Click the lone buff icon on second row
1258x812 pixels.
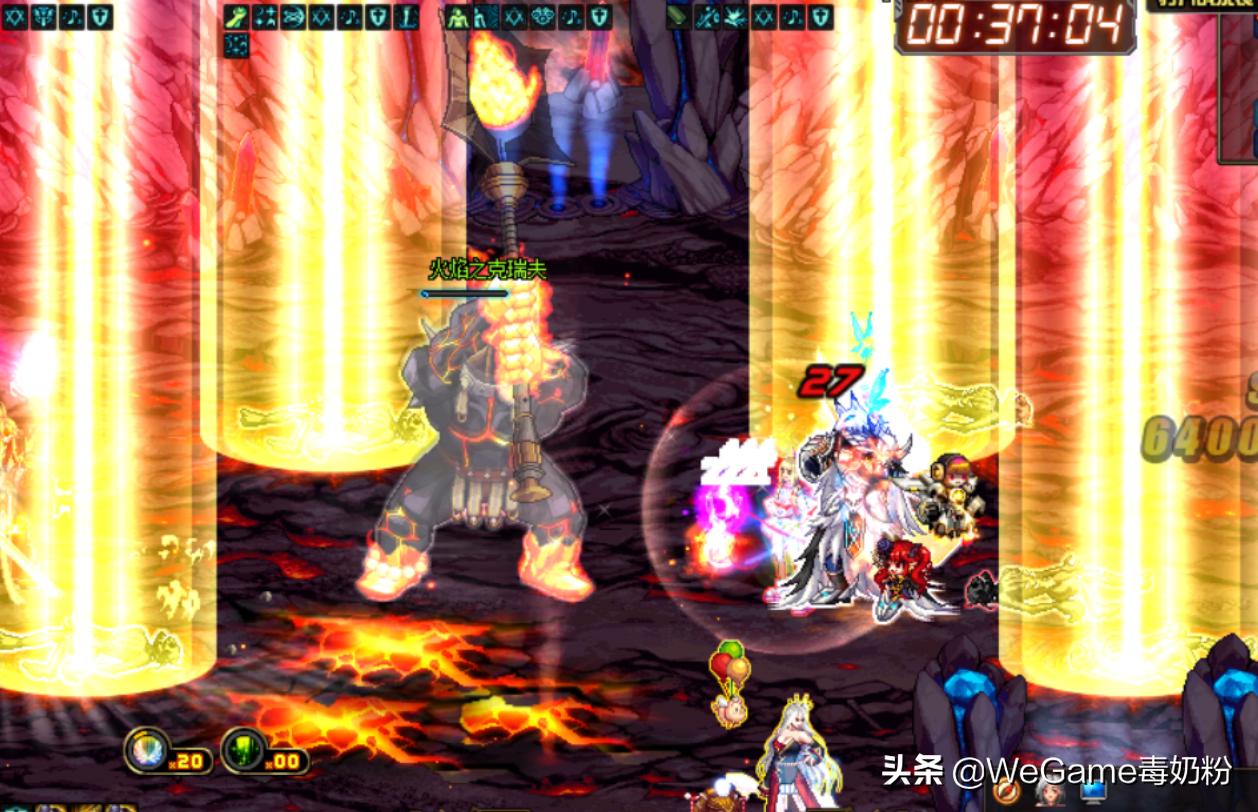pos(236,44)
